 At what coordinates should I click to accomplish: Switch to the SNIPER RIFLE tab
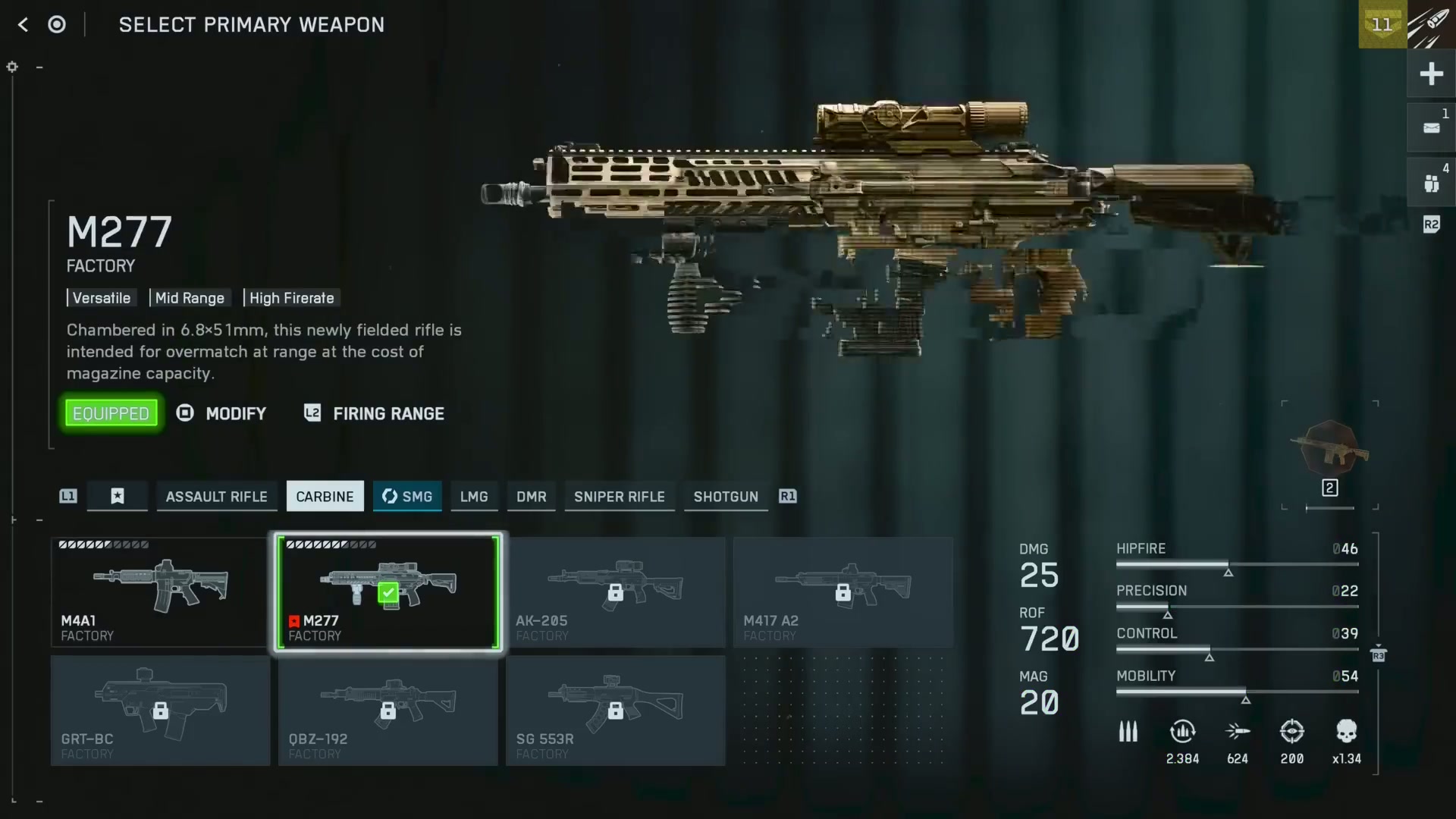(x=619, y=497)
